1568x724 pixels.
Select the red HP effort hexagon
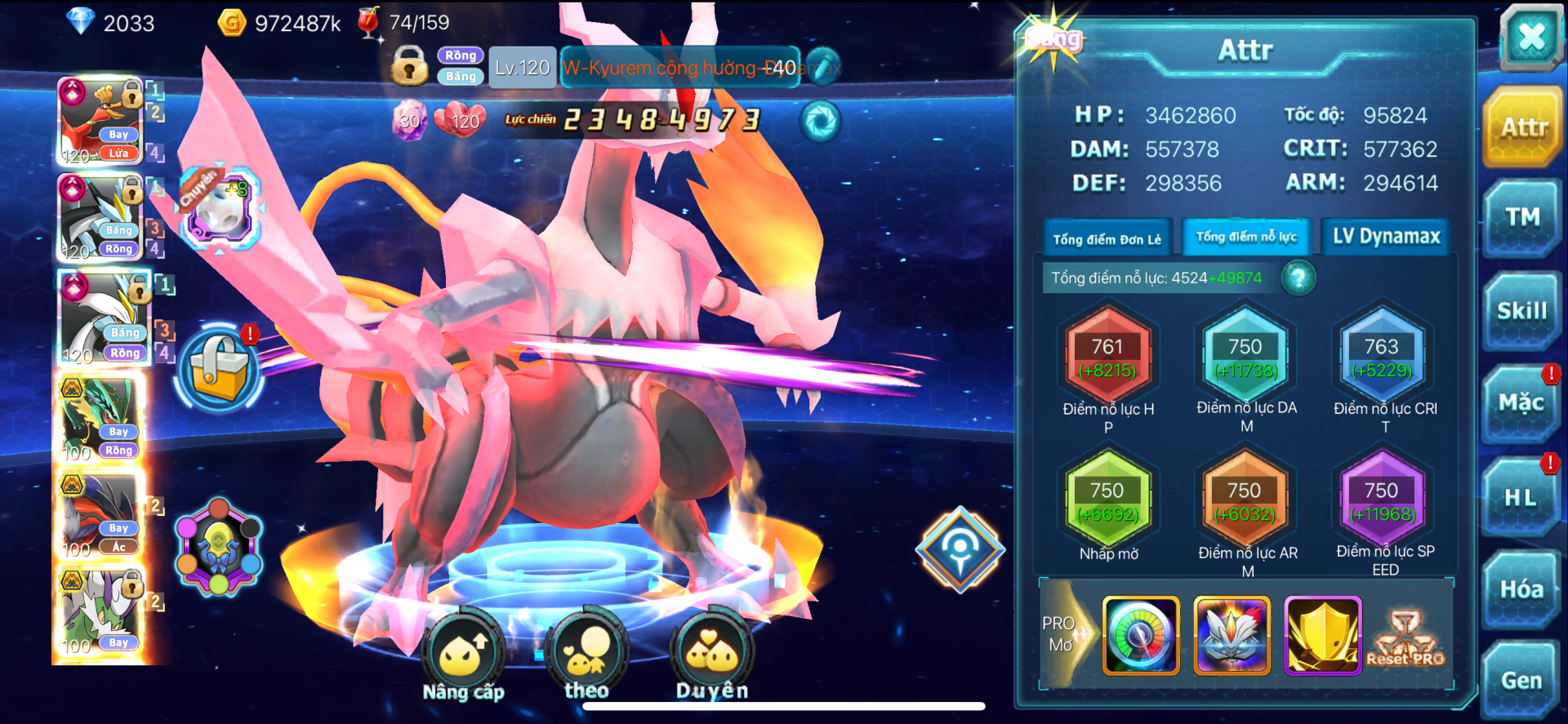pos(1107,358)
